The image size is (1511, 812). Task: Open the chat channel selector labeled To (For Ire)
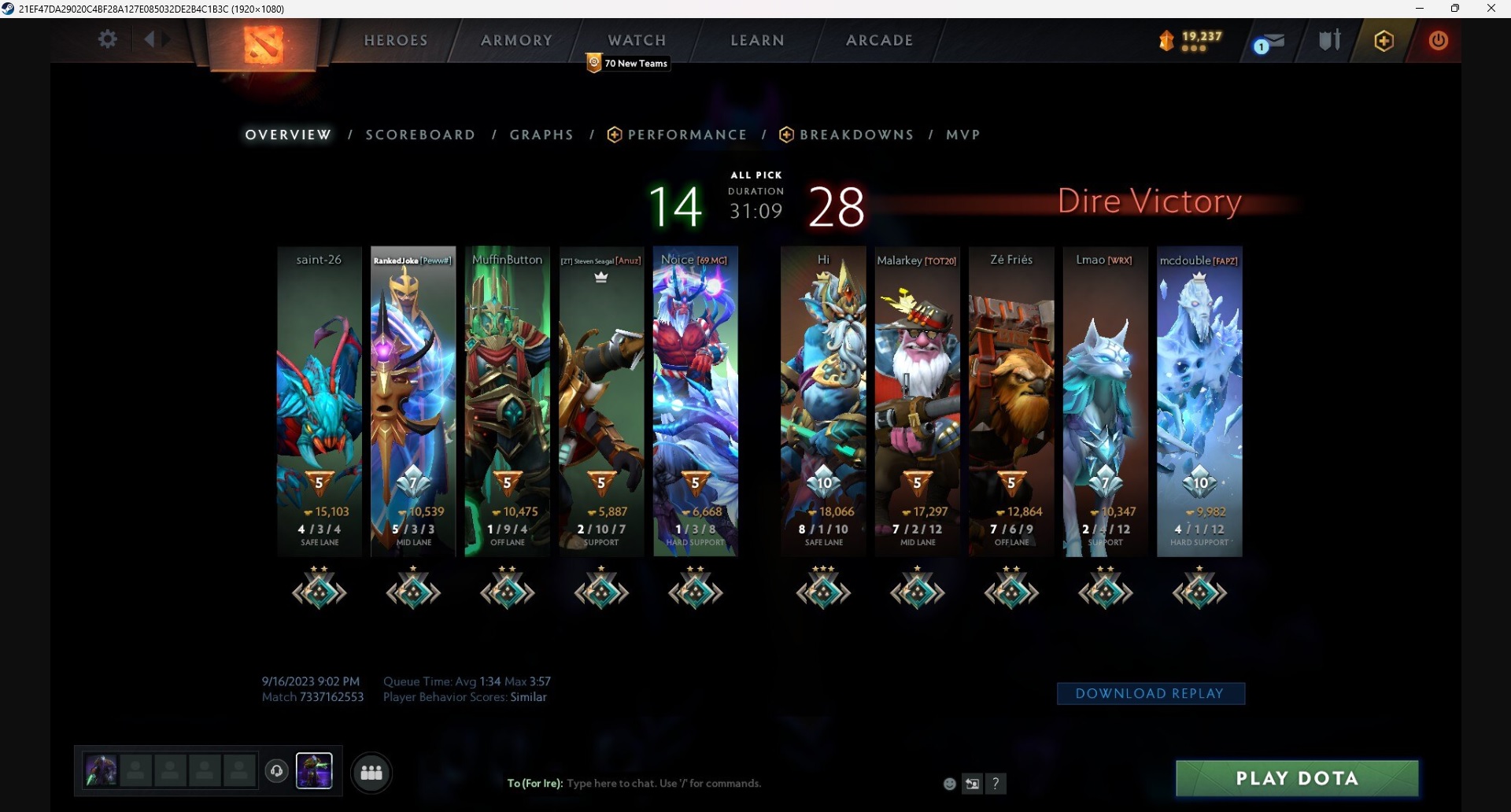pyautogui.click(x=535, y=784)
